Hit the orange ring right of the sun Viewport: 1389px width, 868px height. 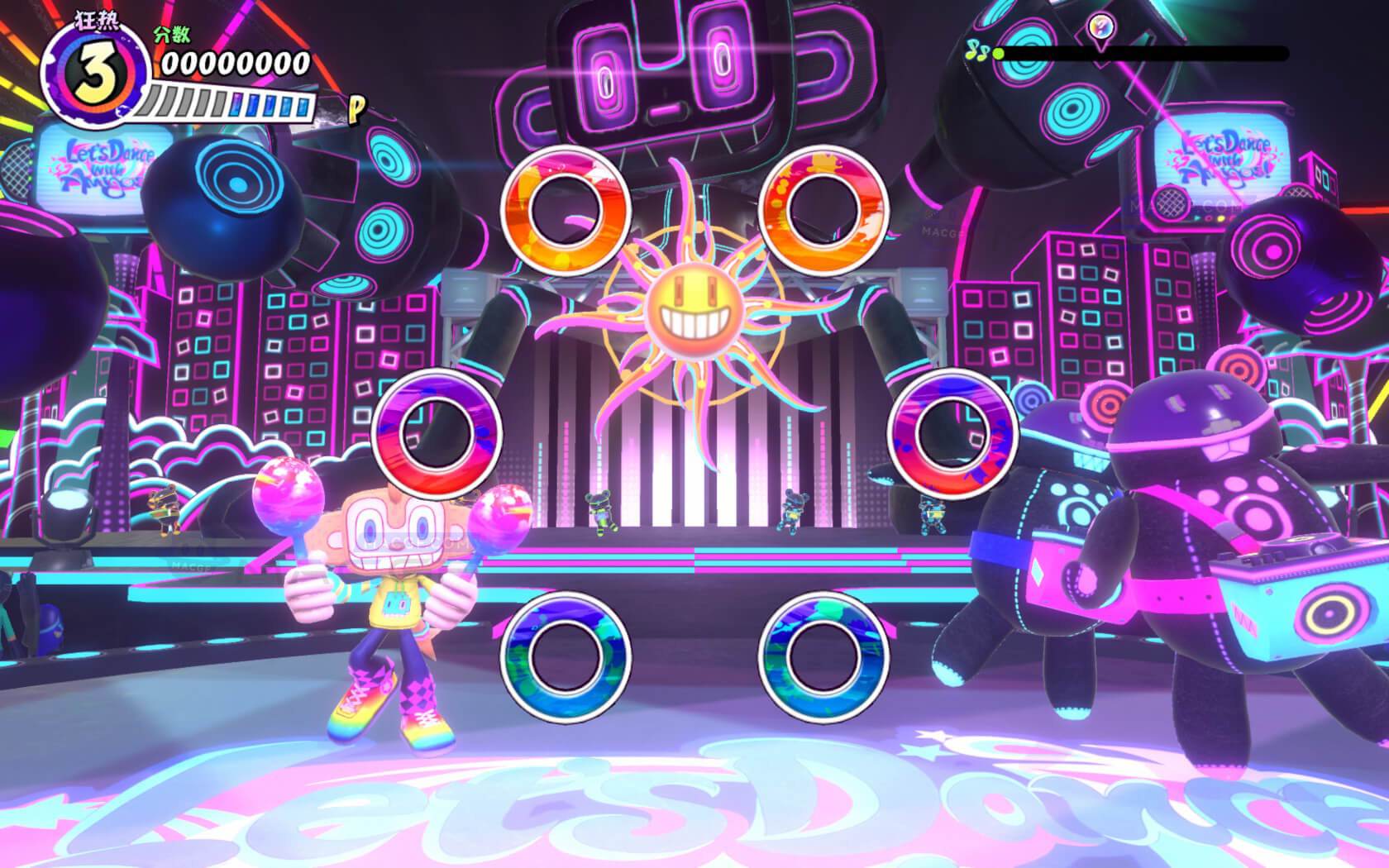click(x=823, y=210)
